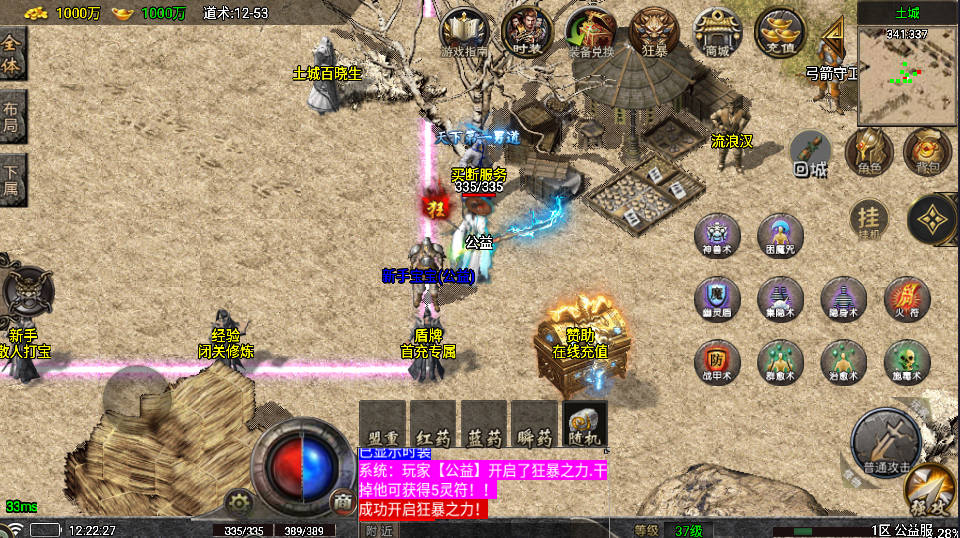This screenshot has width=960, height=538.
Task: Open the 角色 character sheet
Action: [868, 151]
